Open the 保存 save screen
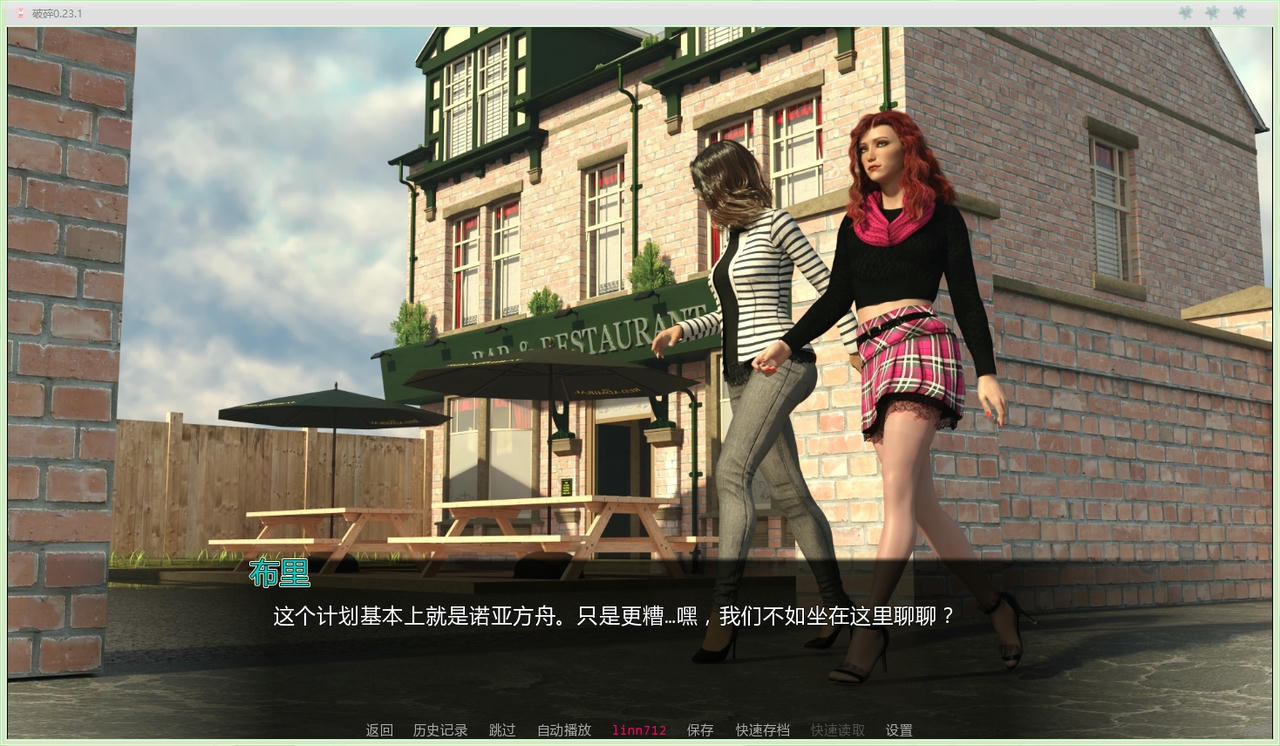Viewport: 1280px width, 746px height. (700, 730)
